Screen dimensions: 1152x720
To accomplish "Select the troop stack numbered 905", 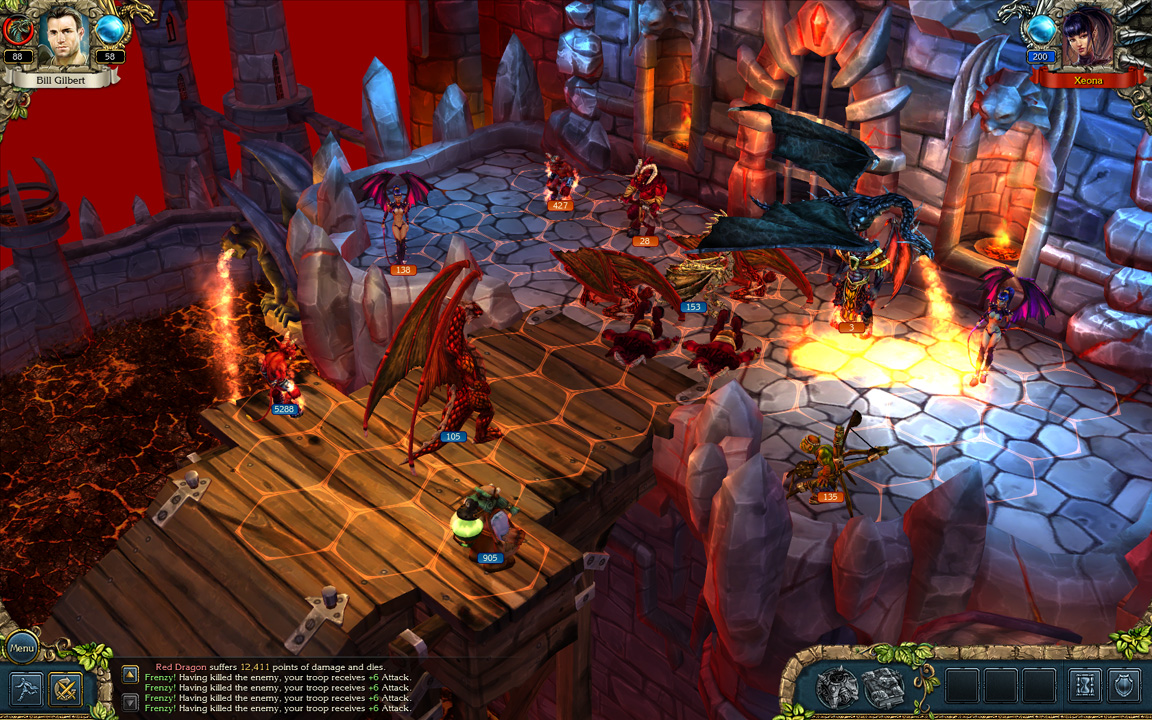I will 487,525.
